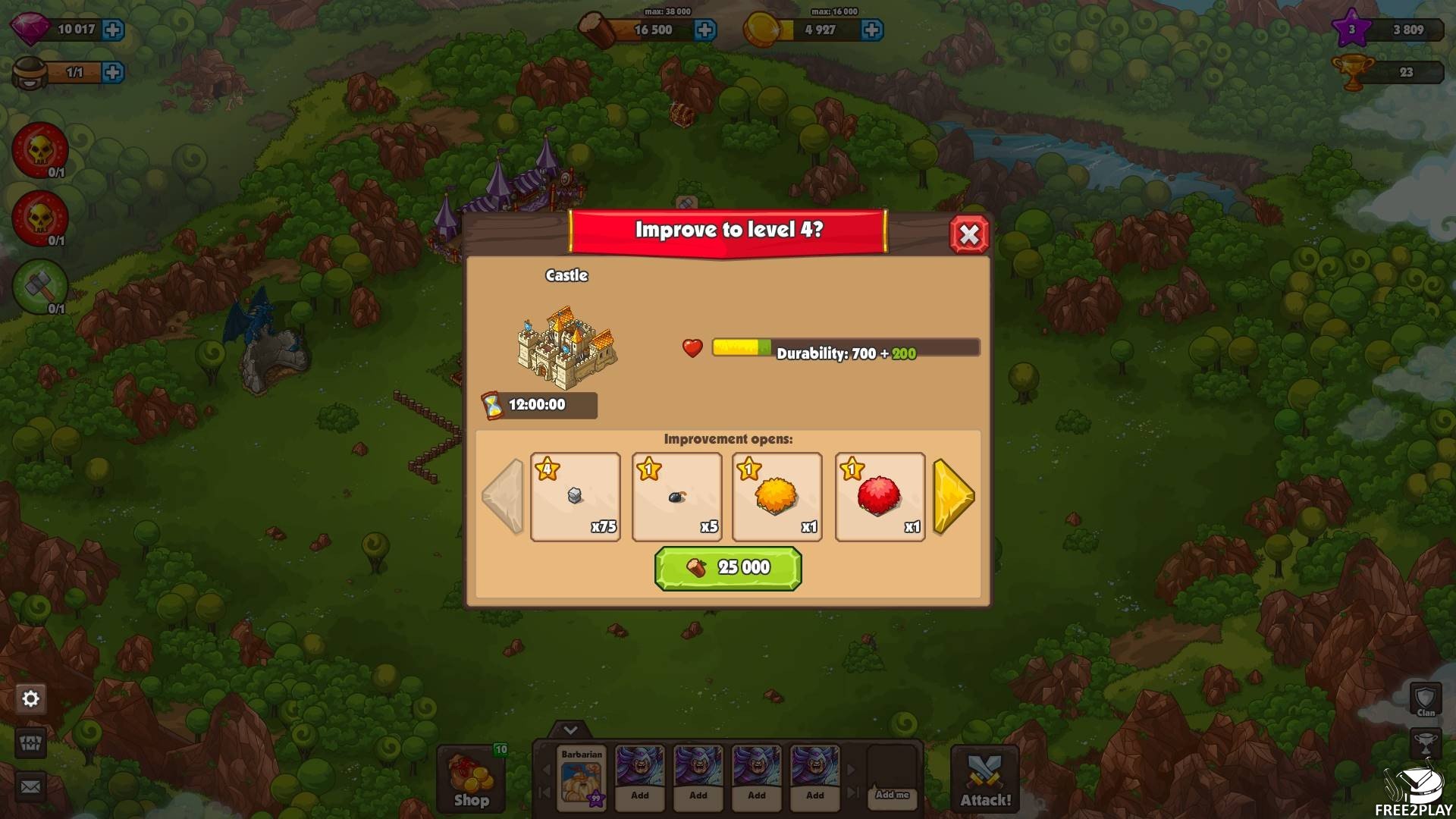Viewport: 1456px width, 819px height.
Task: Close the Improve to level 4 dialog
Action: [968, 235]
